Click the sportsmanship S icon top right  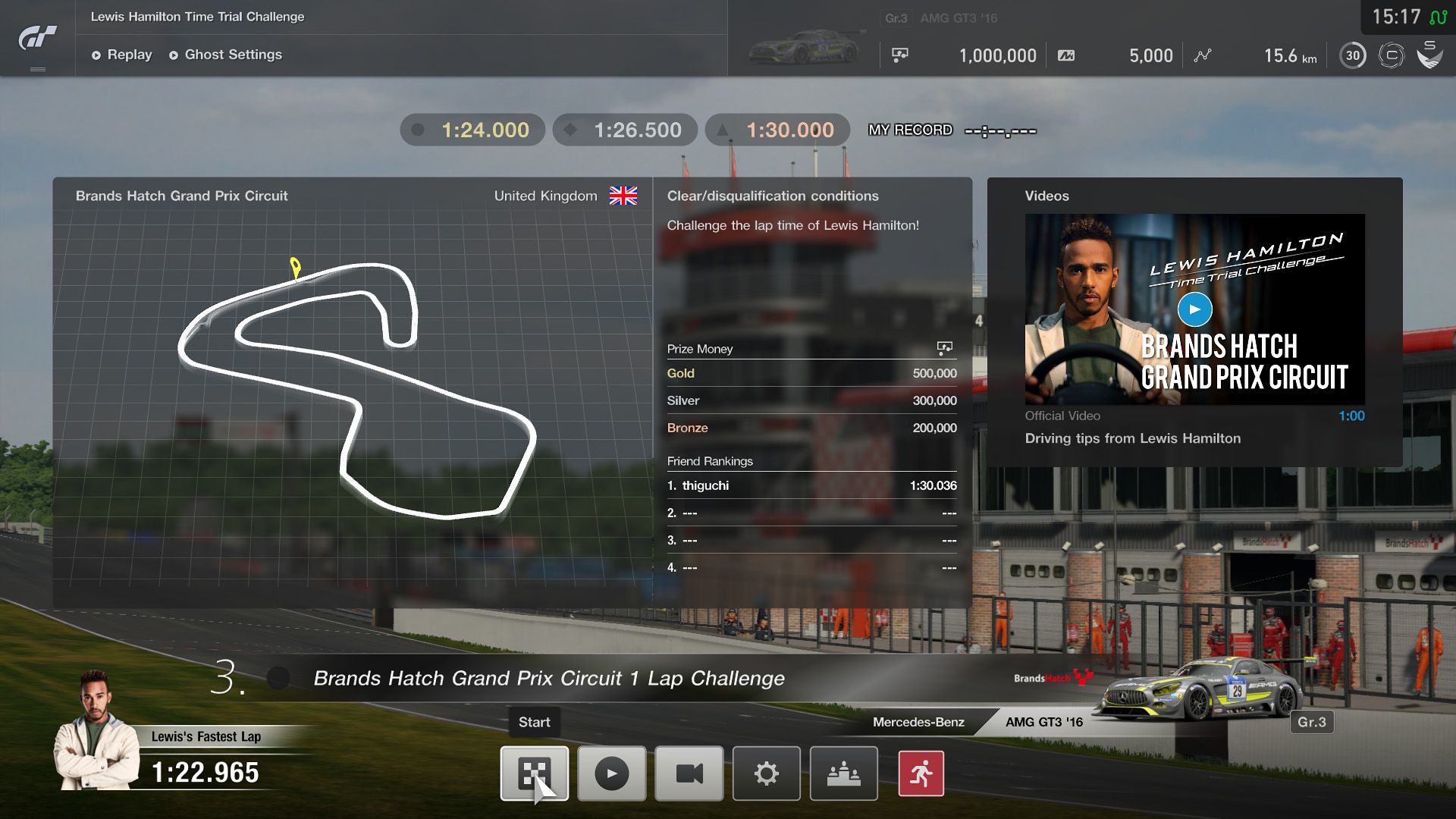tap(1430, 55)
